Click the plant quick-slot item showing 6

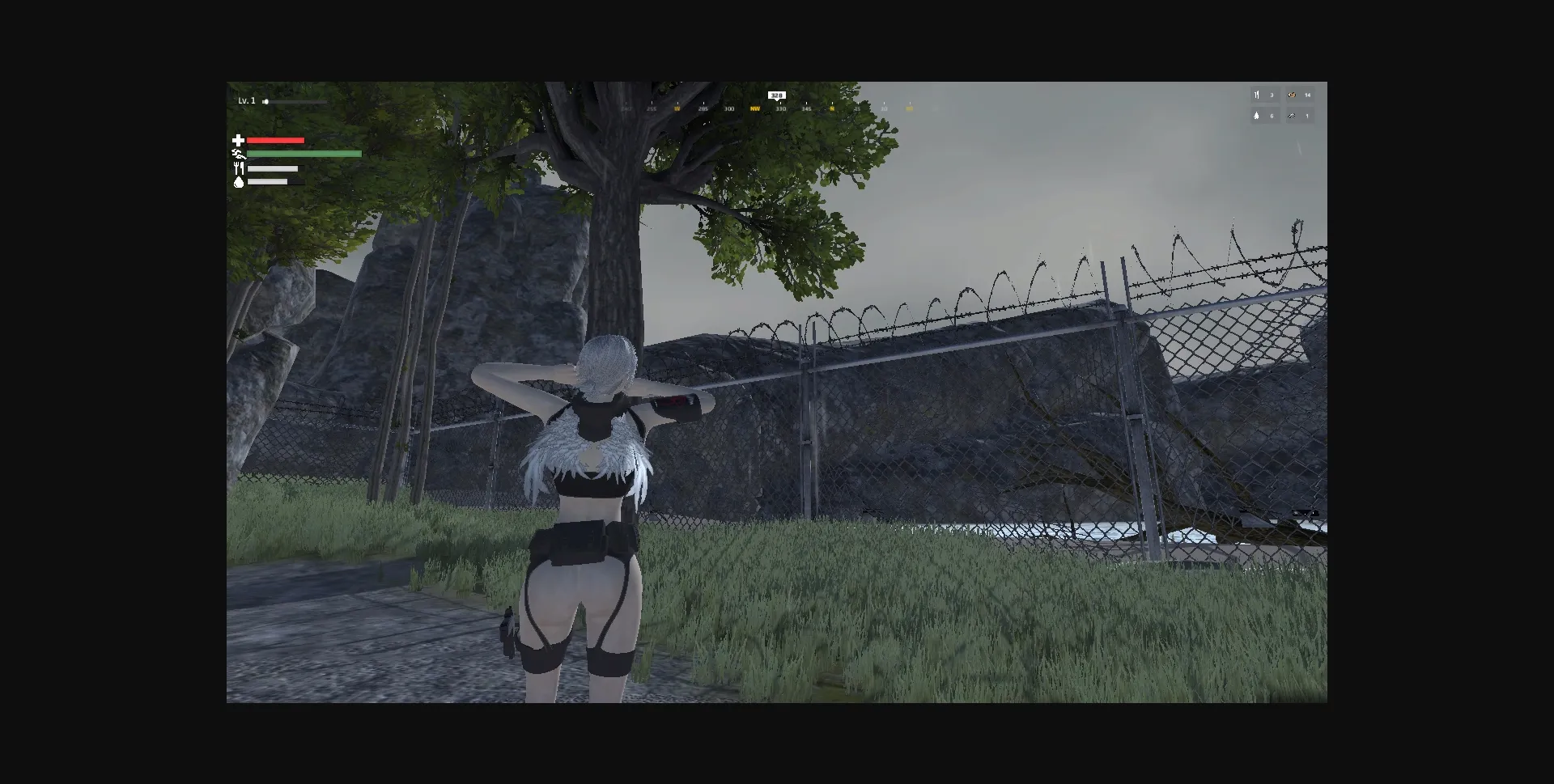[x=1263, y=116]
